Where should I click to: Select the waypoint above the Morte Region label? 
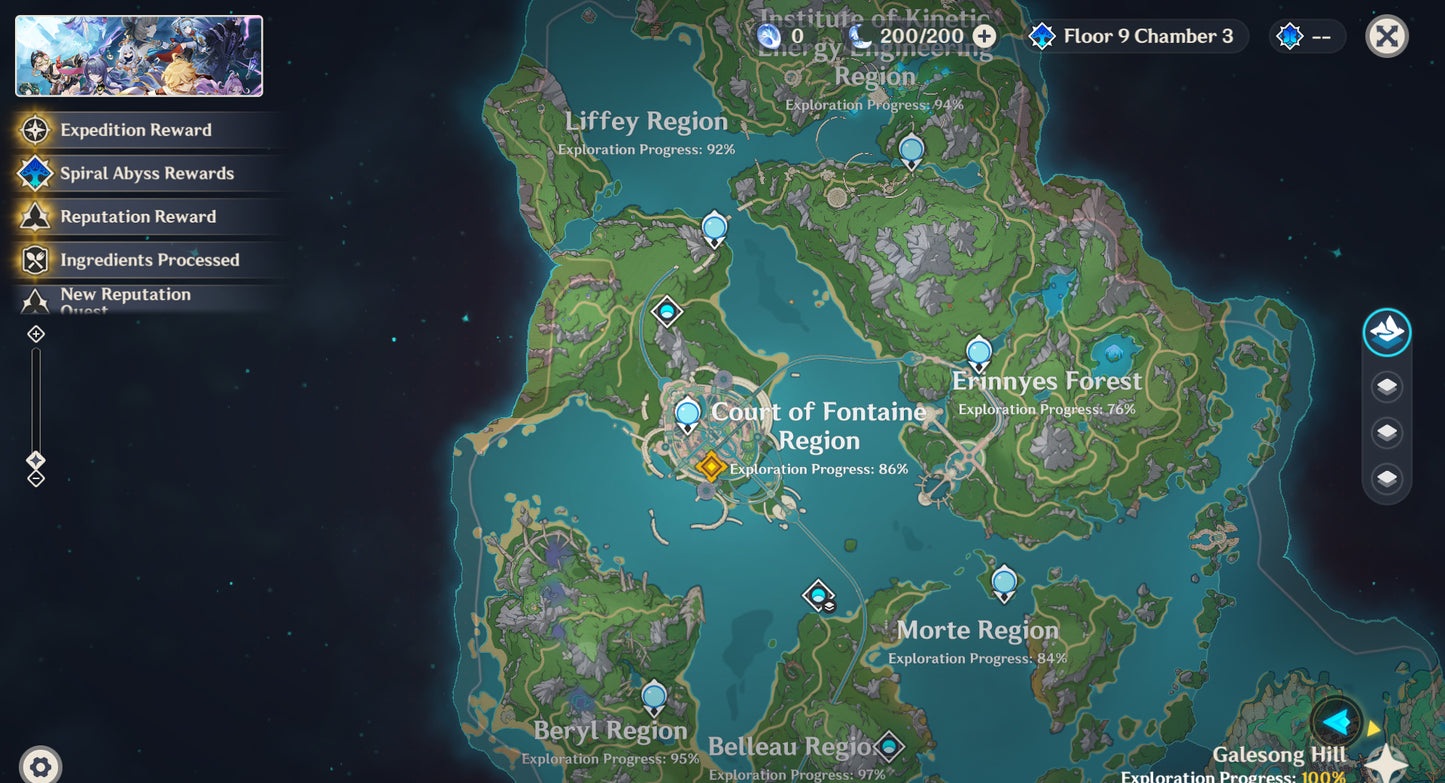point(1004,582)
